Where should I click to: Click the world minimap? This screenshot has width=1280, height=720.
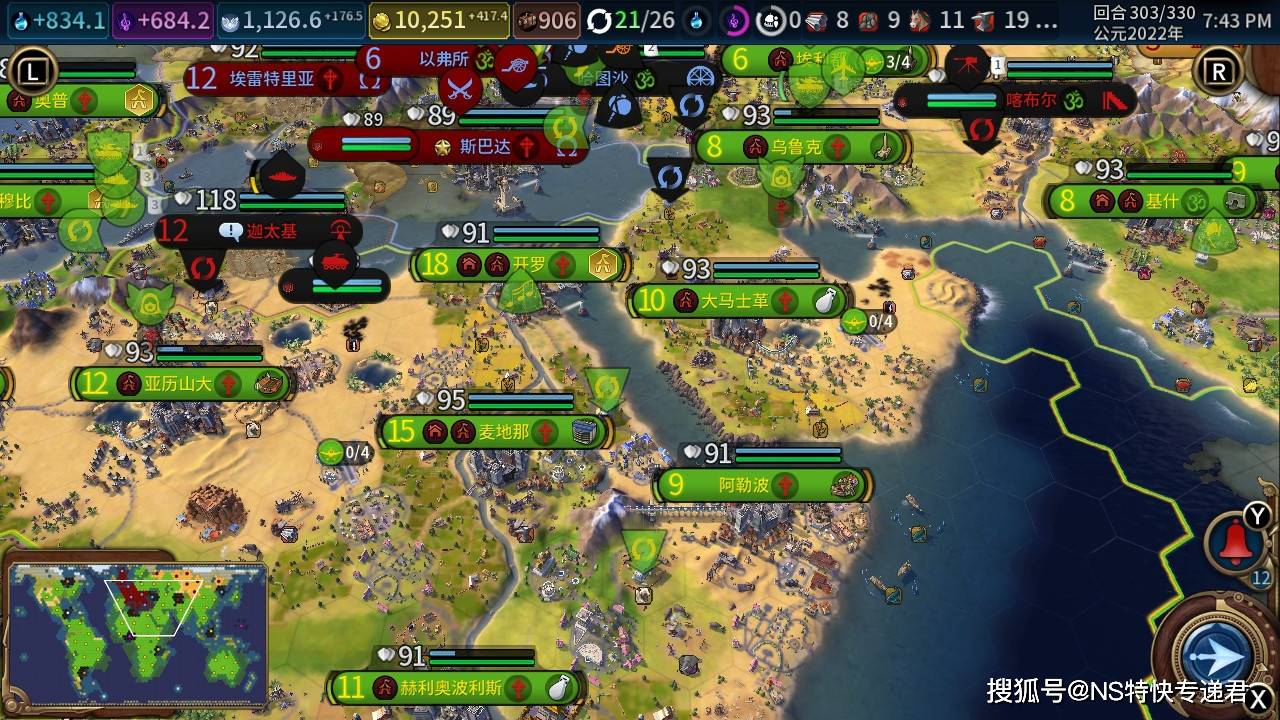pos(137,633)
